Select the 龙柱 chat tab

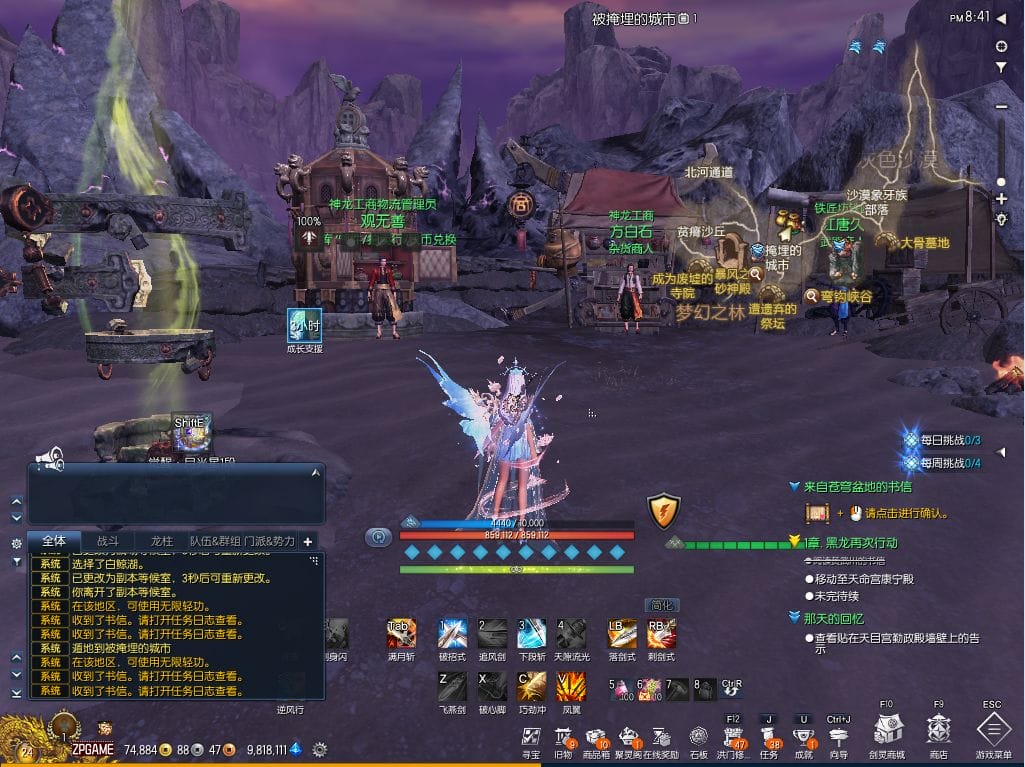click(161, 541)
